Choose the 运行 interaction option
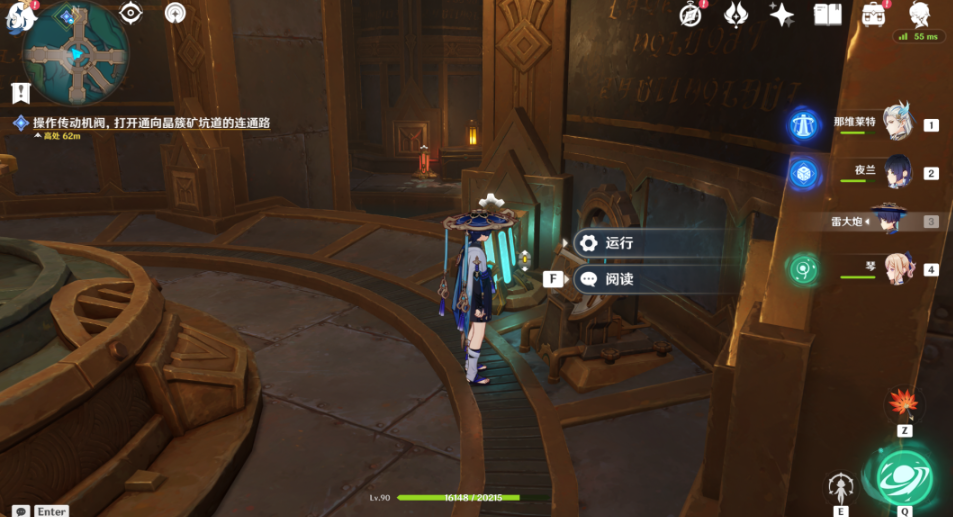The height and width of the screenshot is (517, 953). [618, 243]
